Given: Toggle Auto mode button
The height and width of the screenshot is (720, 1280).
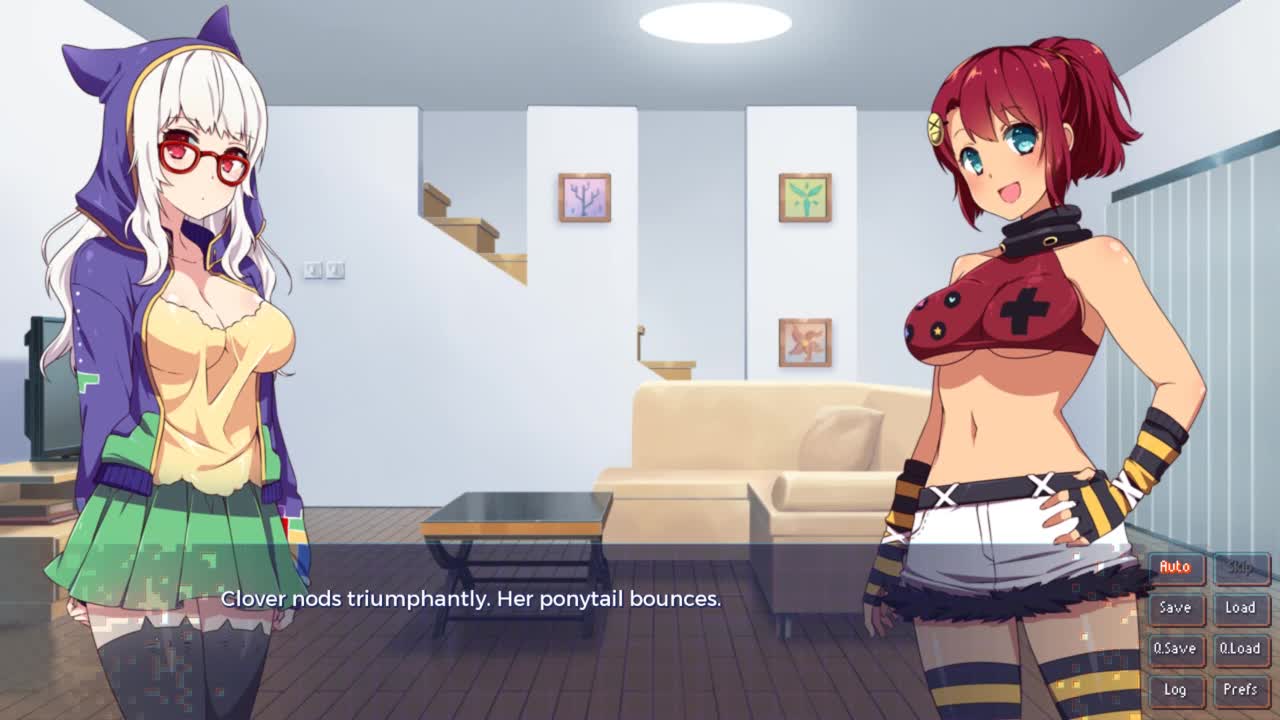Looking at the screenshot, I should pyautogui.click(x=1175, y=567).
